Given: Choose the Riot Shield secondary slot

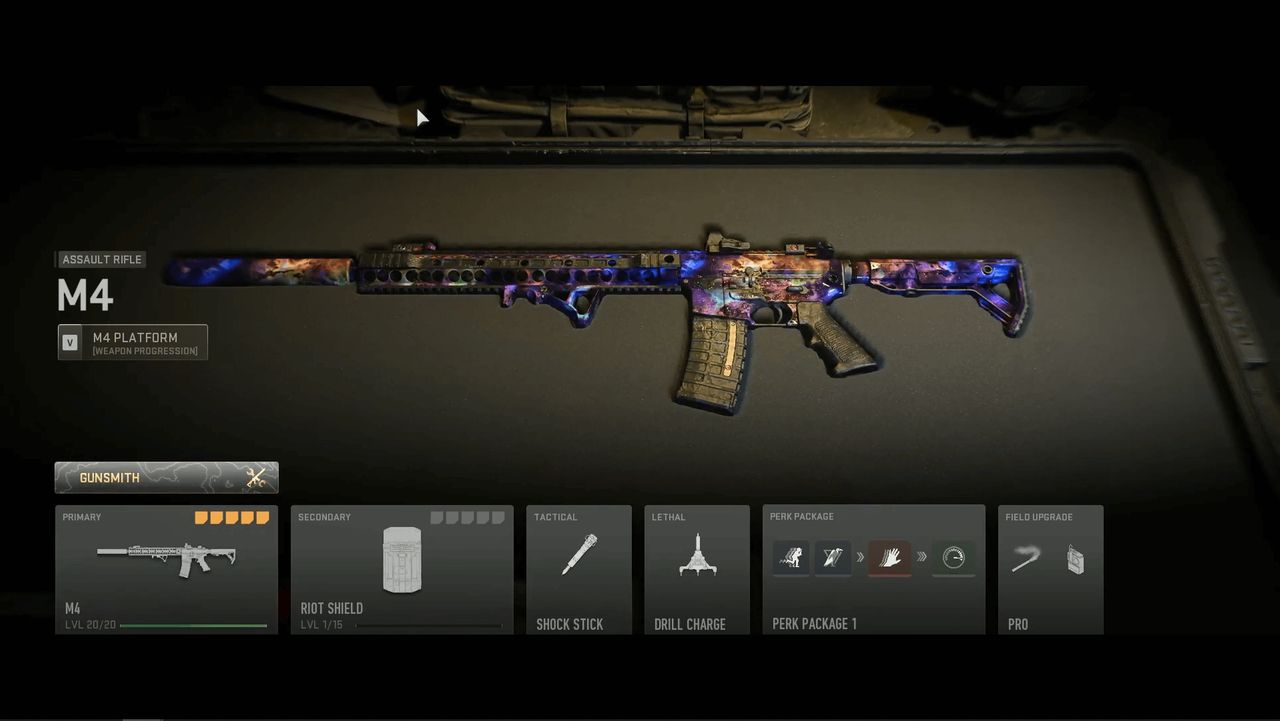Looking at the screenshot, I should pyautogui.click(x=402, y=569).
